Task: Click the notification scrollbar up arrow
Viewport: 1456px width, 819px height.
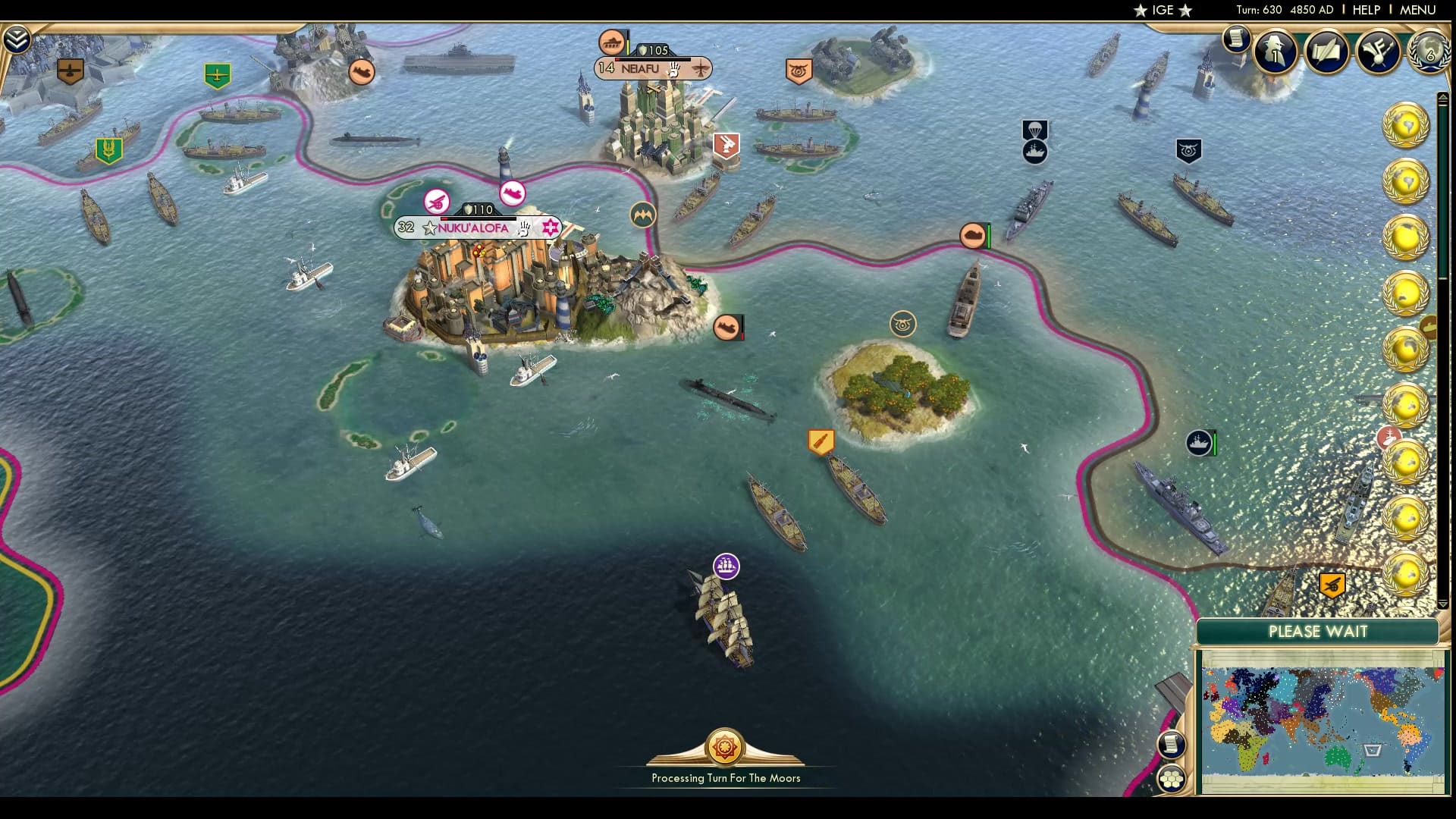Action: pos(1443,97)
